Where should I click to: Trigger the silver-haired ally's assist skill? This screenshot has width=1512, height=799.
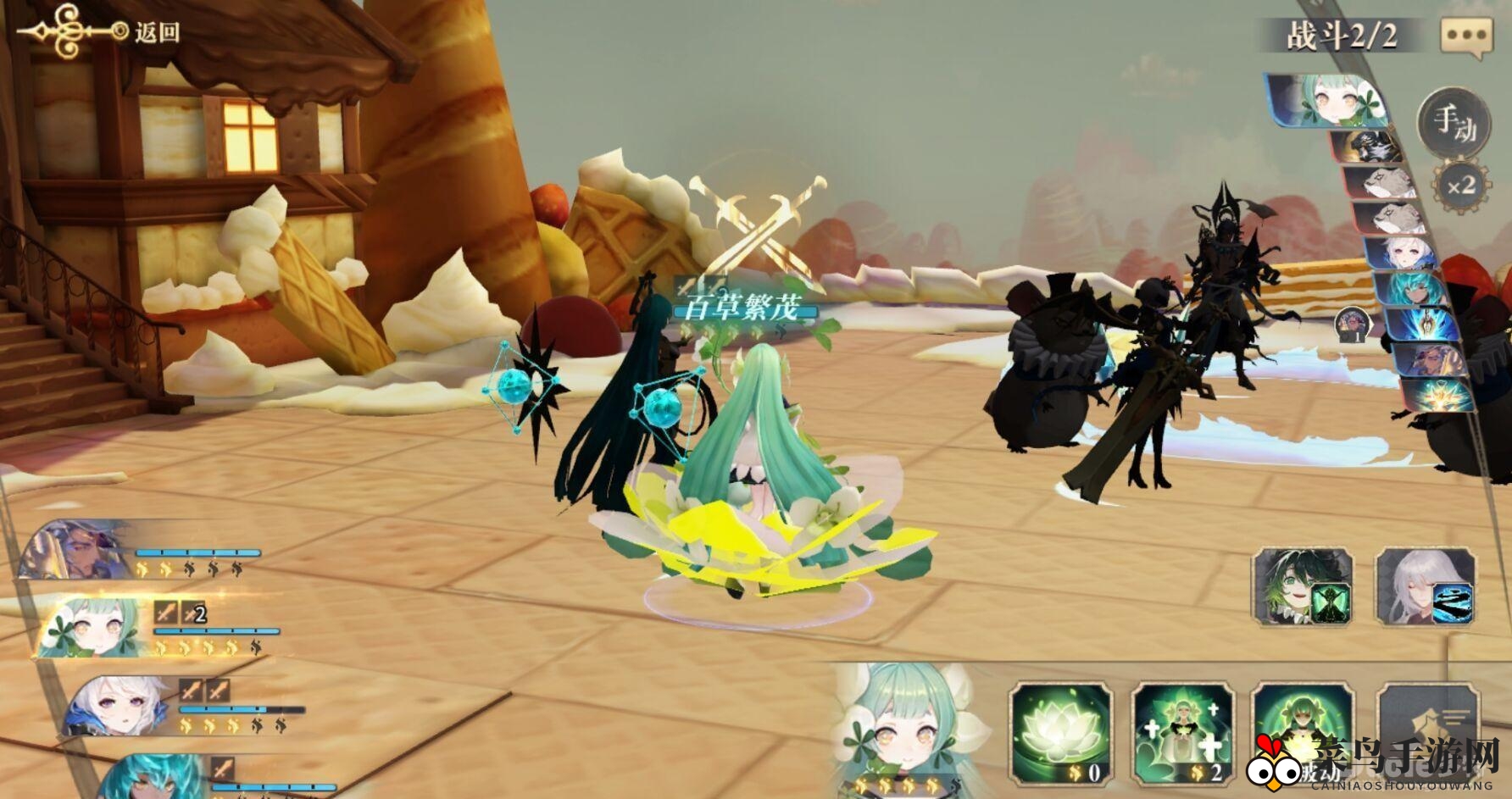point(1425,586)
